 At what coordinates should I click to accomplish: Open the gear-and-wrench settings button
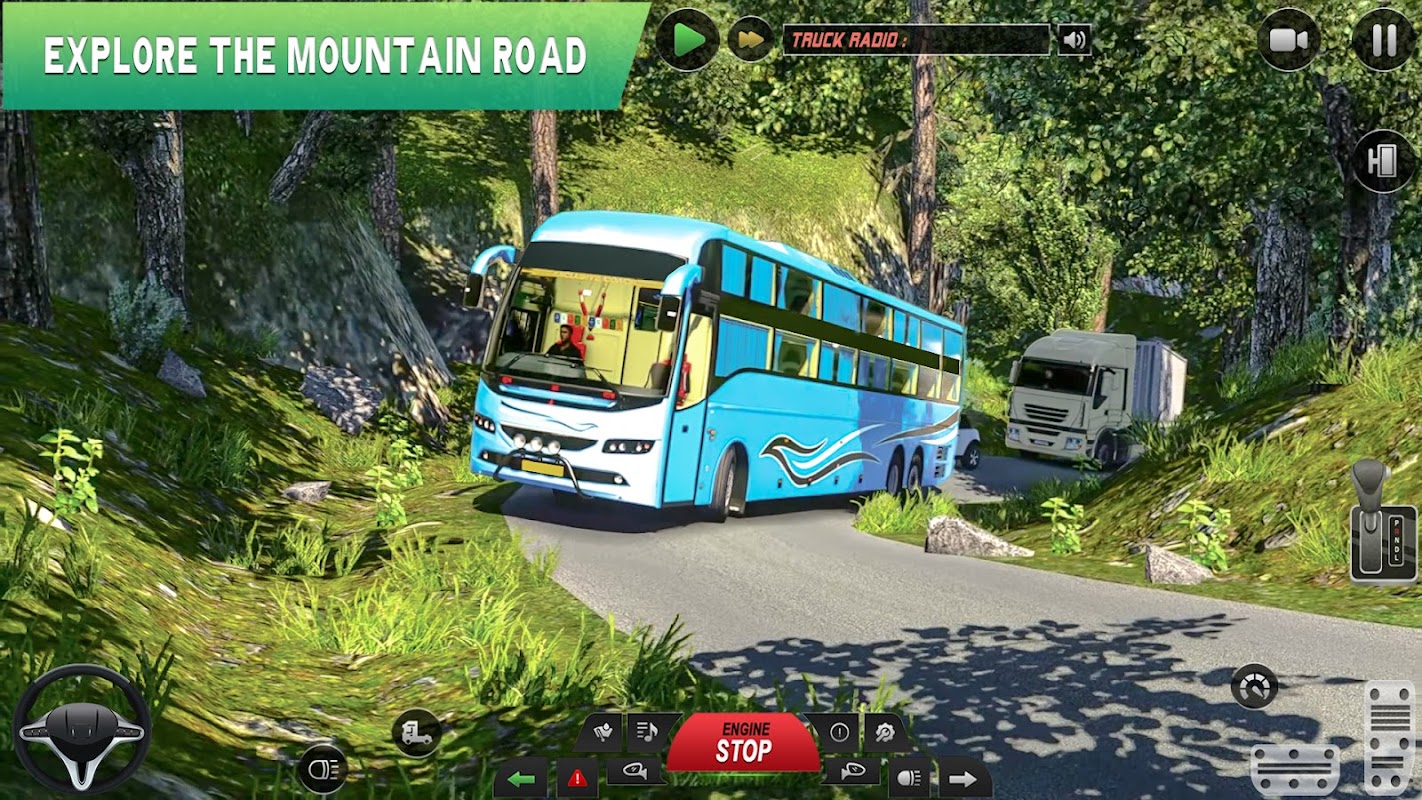[x=885, y=732]
